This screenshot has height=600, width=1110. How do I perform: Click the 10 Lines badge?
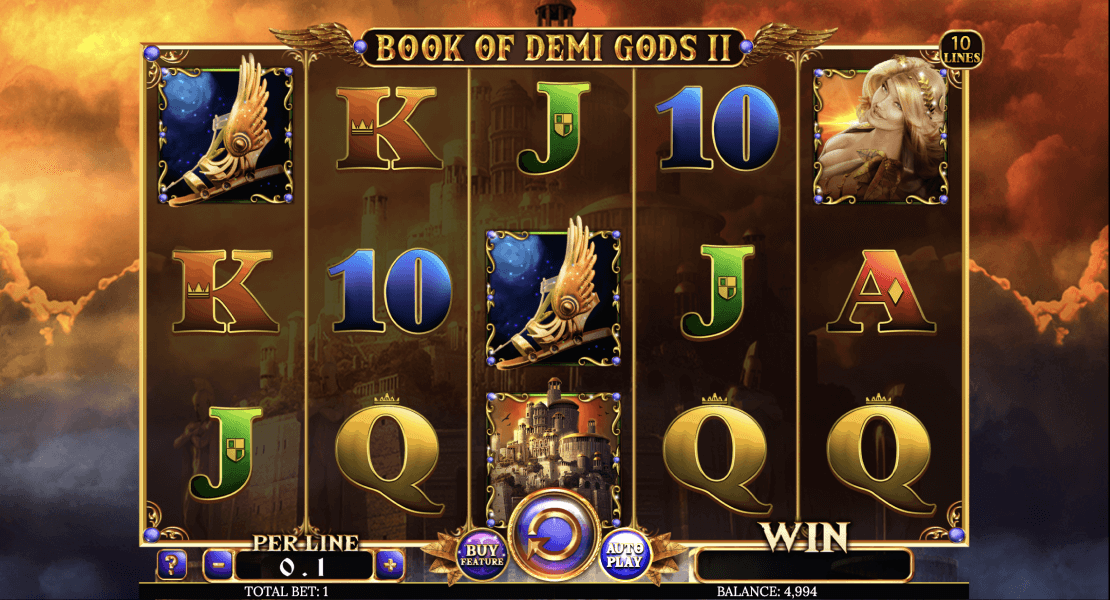pos(961,50)
